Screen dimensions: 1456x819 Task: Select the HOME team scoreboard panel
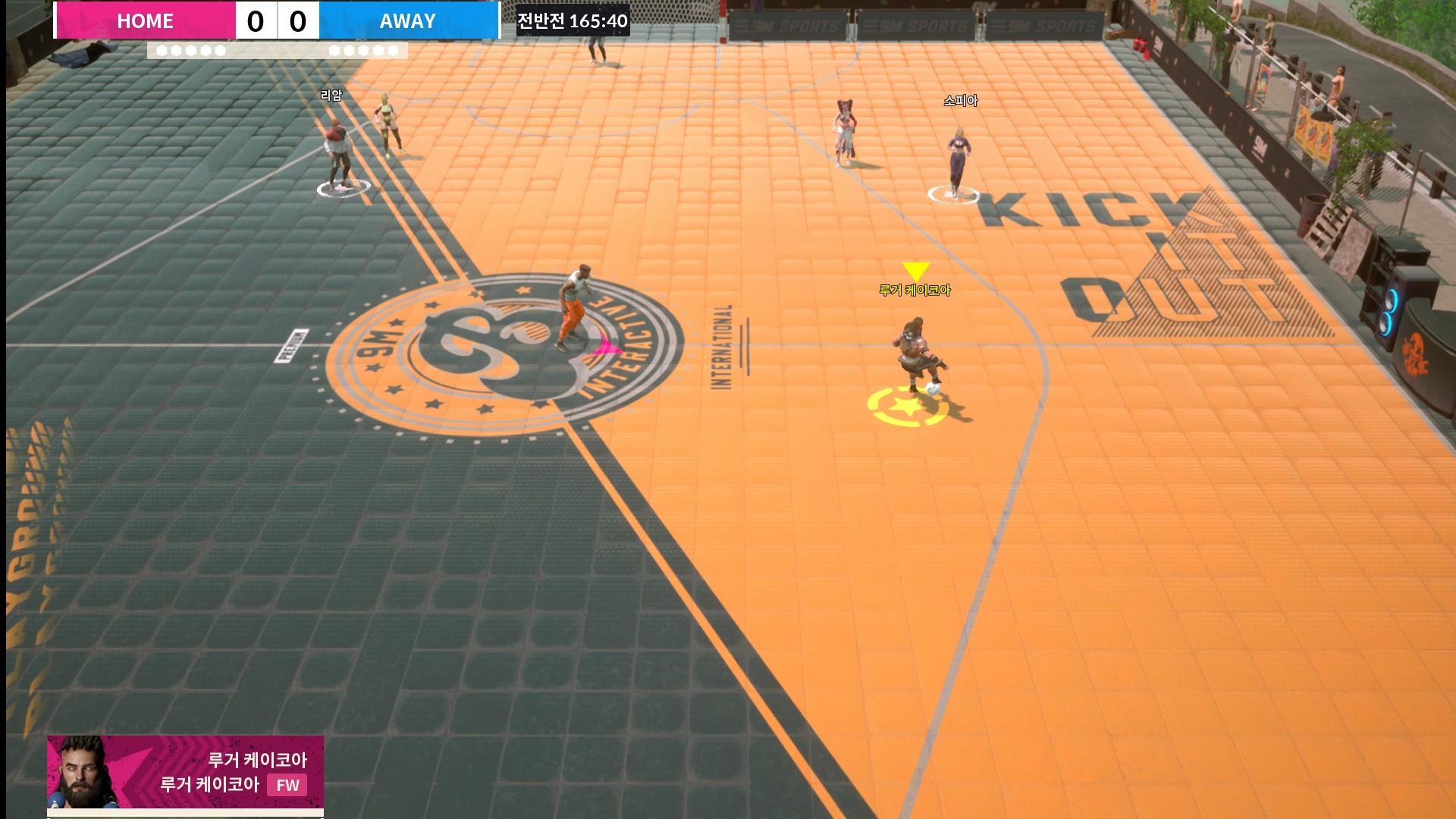click(x=144, y=20)
